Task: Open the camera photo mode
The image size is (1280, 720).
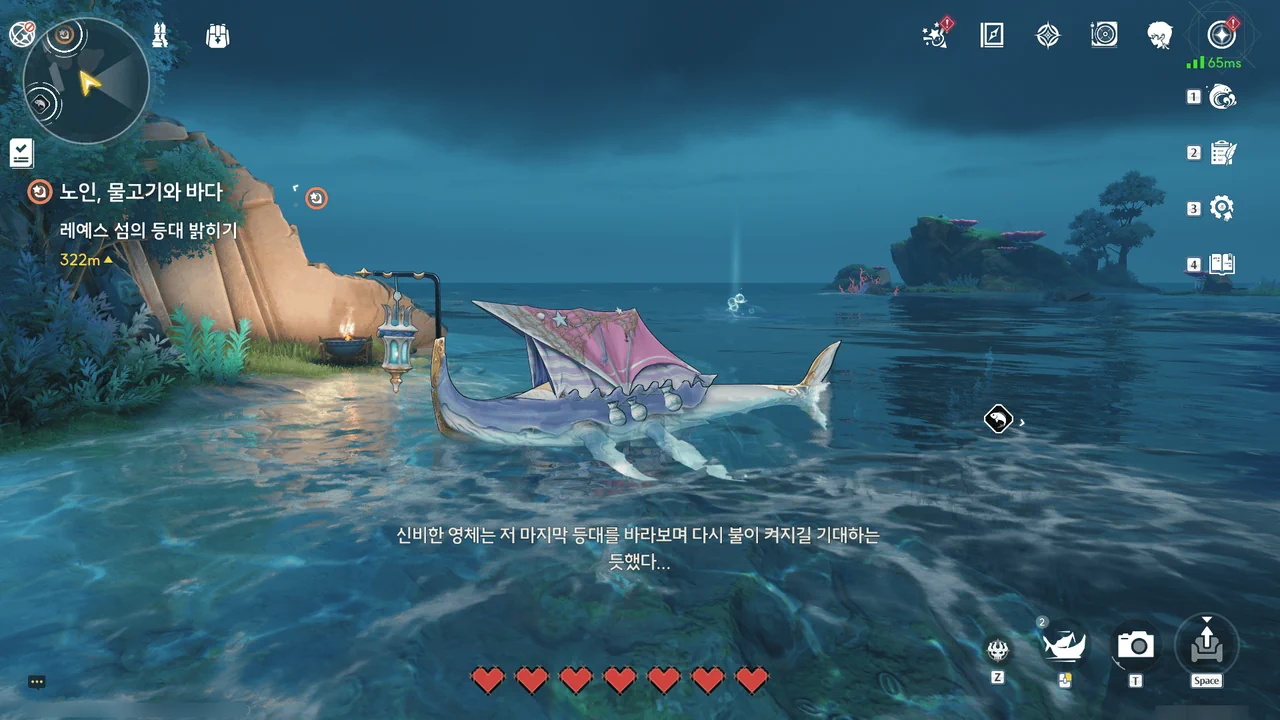Action: (1136, 645)
